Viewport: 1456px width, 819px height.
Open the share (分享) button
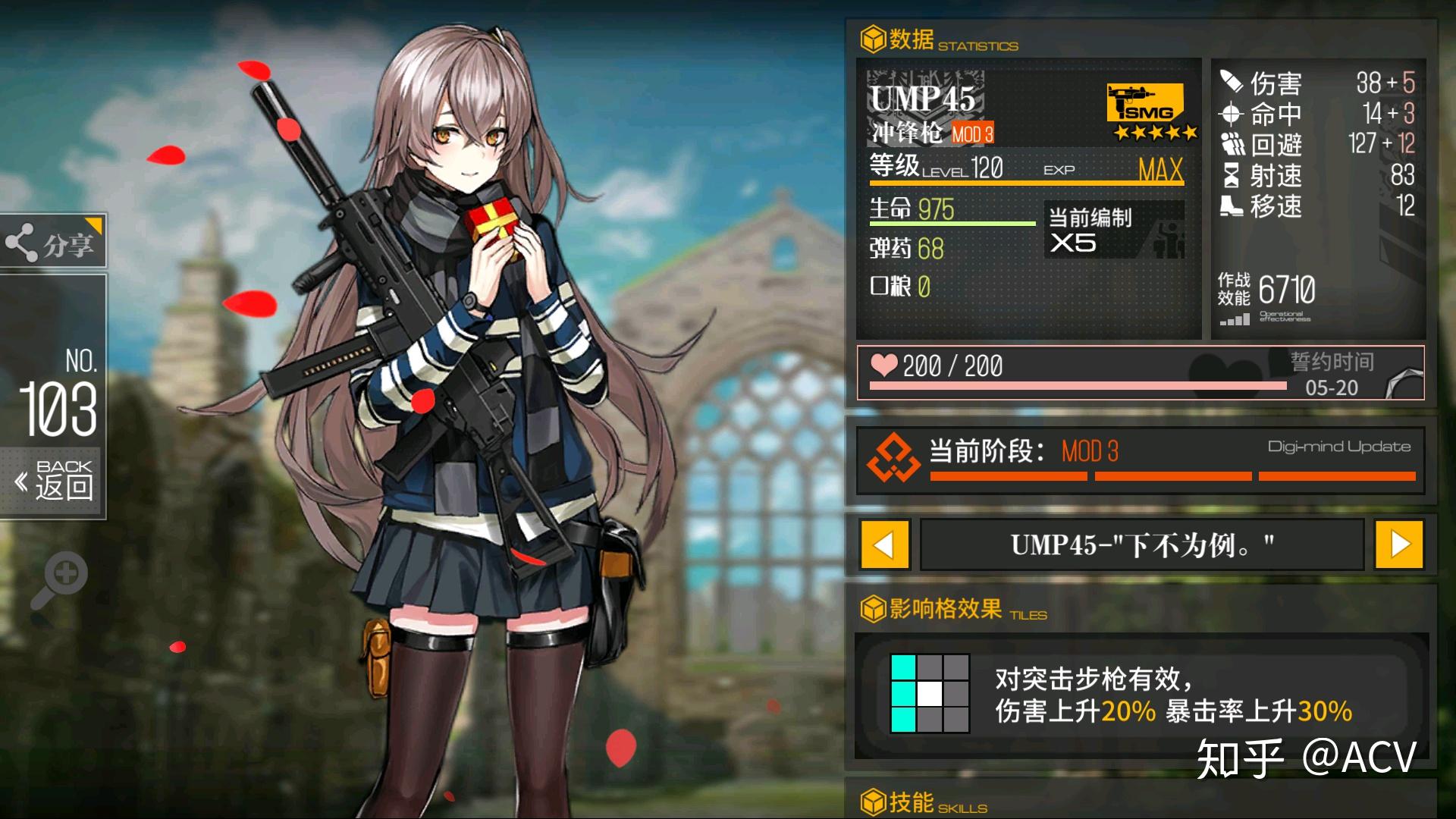[53, 243]
